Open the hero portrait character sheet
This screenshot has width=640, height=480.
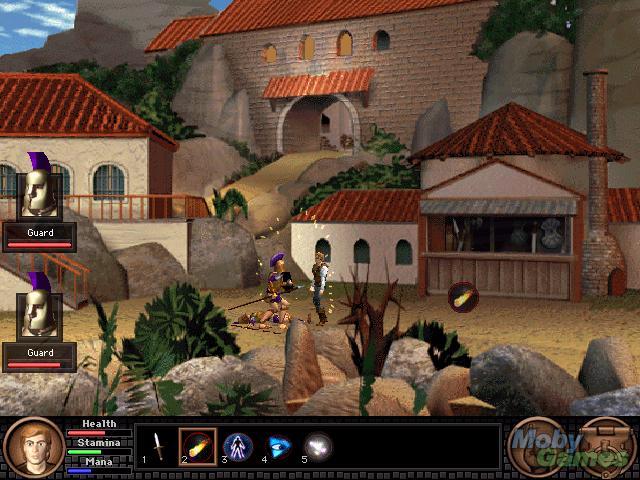point(33,447)
